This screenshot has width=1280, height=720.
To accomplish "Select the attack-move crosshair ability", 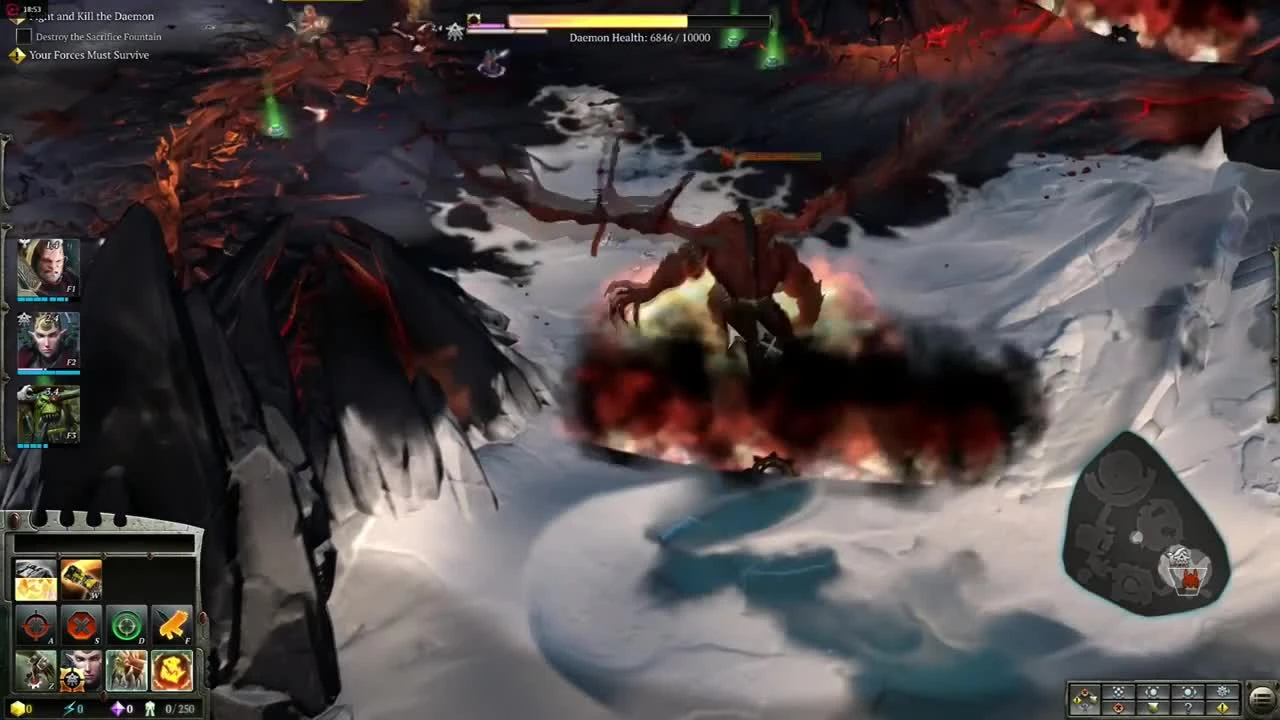I will (x=35, y=624).
